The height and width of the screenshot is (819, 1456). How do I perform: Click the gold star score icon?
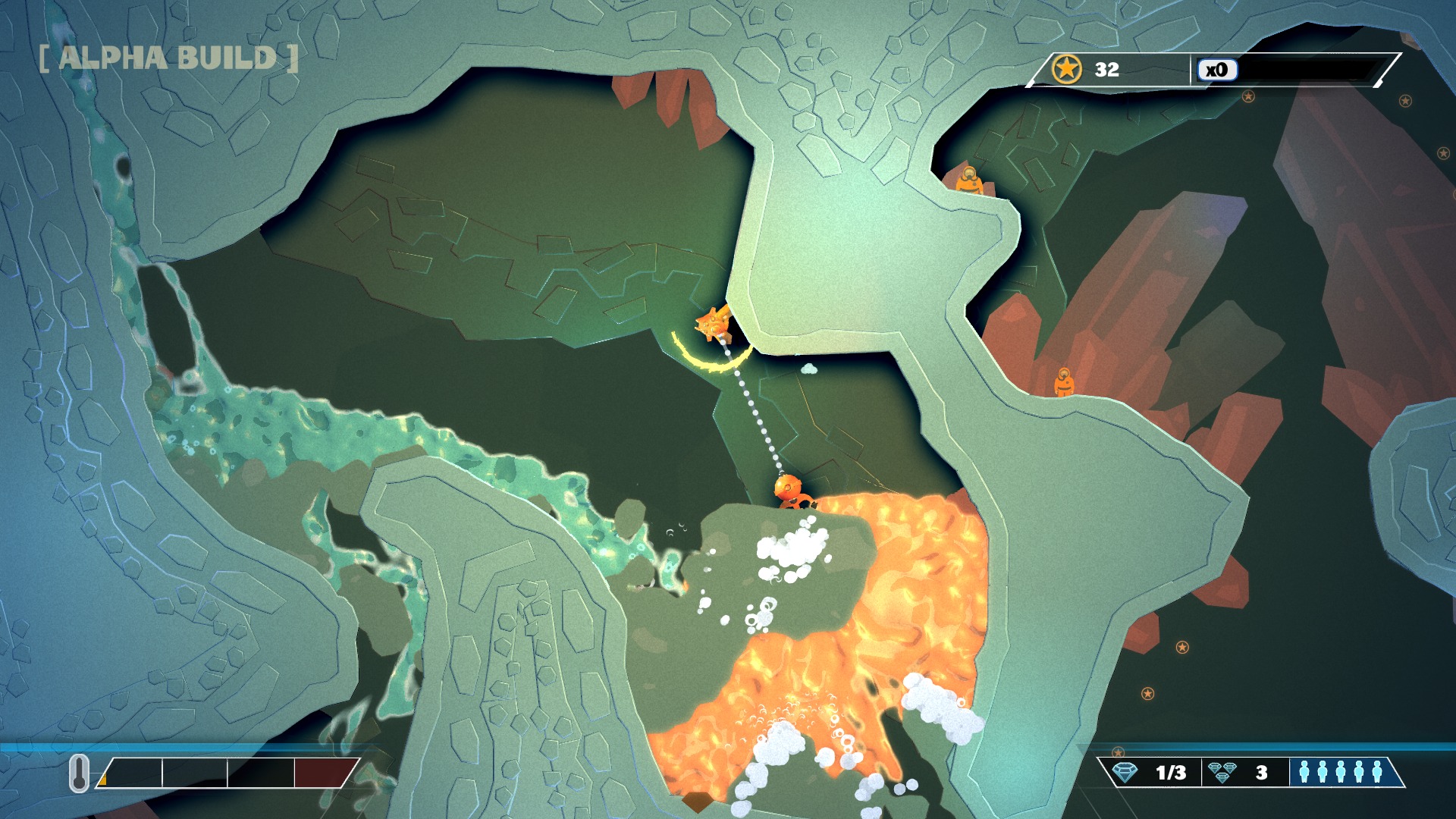point(1066,69)
